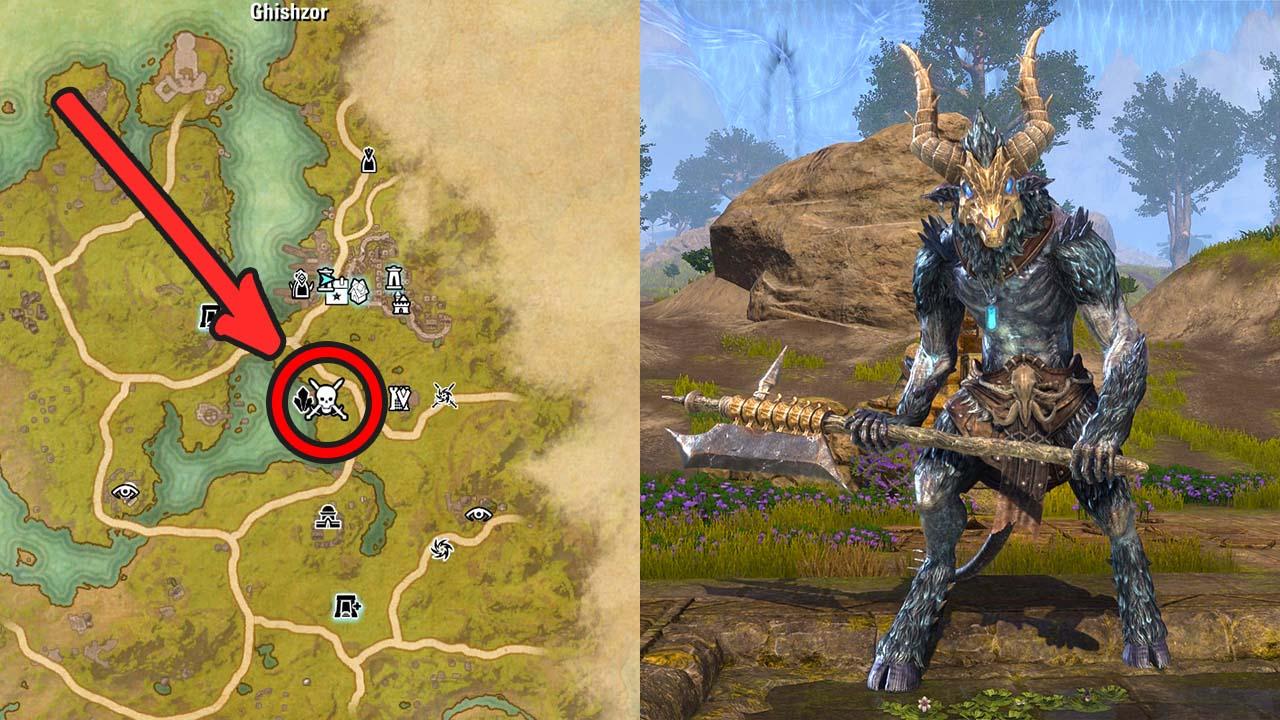Select the dolmen ruin icon on the left peninsula
This screenshot has width=1280, height=720.
click(x=208, y=315)
